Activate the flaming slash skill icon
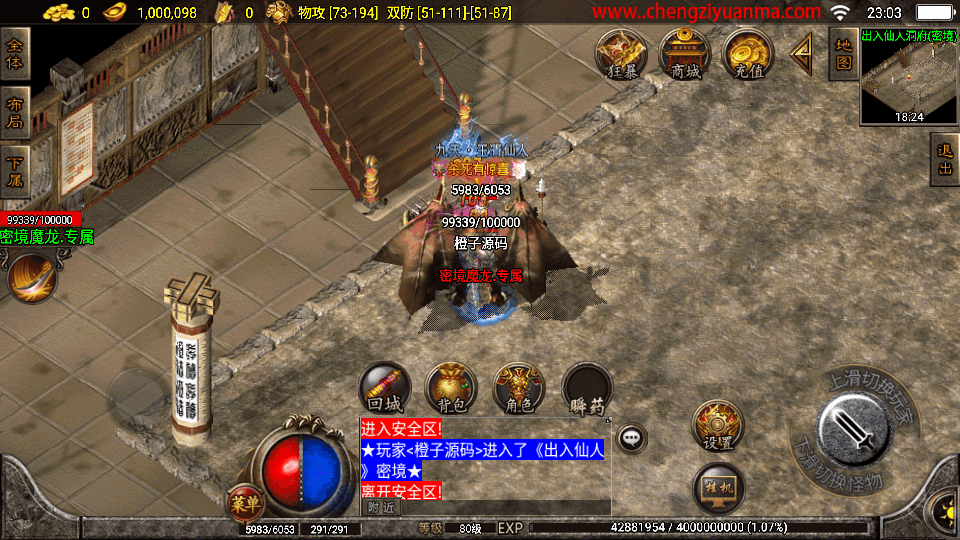 tap(32, 277)
